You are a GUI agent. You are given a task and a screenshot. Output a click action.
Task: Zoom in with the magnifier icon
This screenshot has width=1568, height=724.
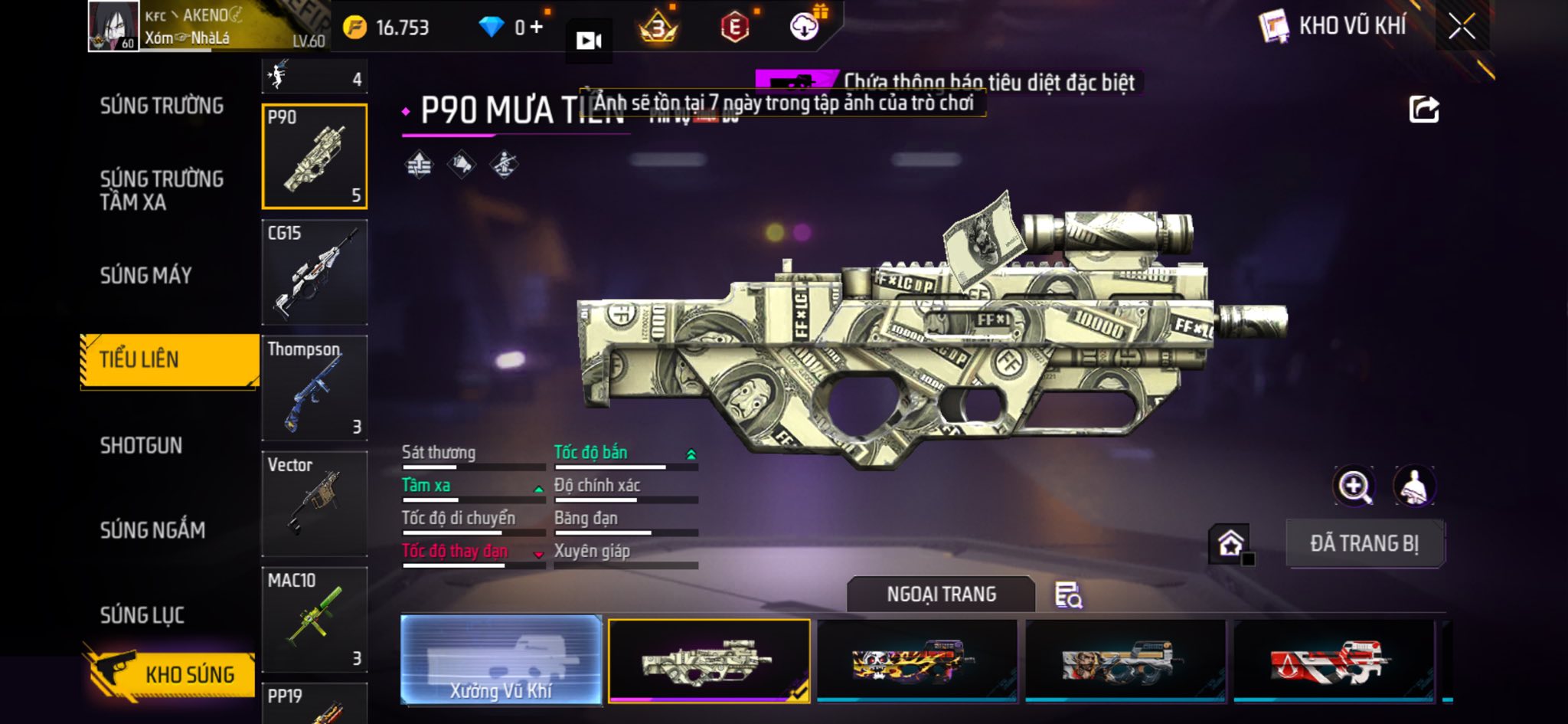pyautogui.click(x=1354, y=486)
